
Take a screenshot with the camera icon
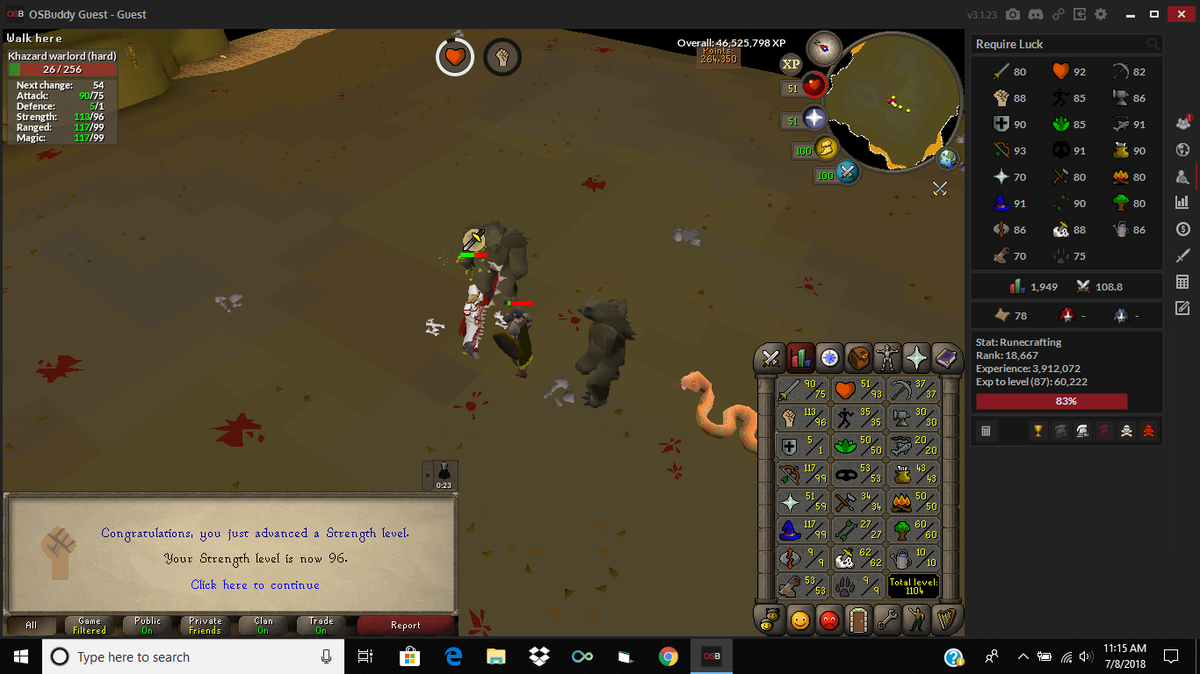pyautogui.click(x=1013, y=15)
